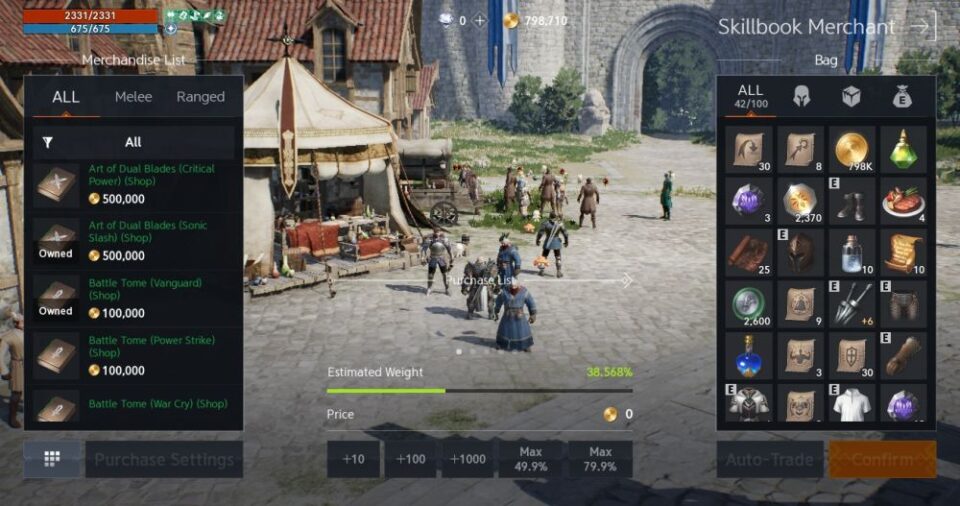Switch to the helmet equipment bag tab

[801, 97]
